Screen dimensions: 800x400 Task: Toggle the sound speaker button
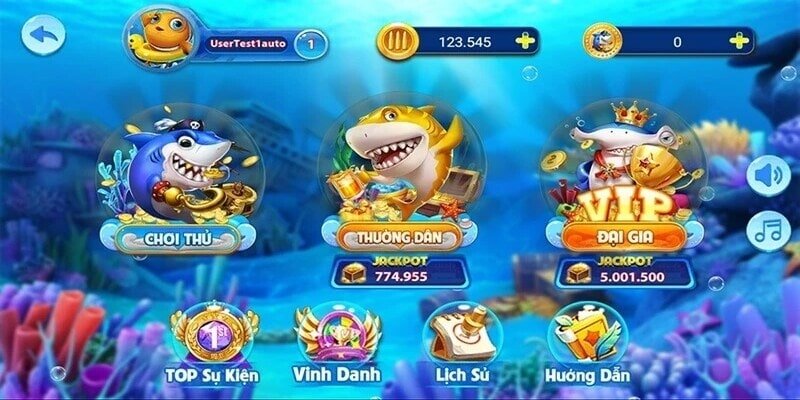tap(768, 176)
